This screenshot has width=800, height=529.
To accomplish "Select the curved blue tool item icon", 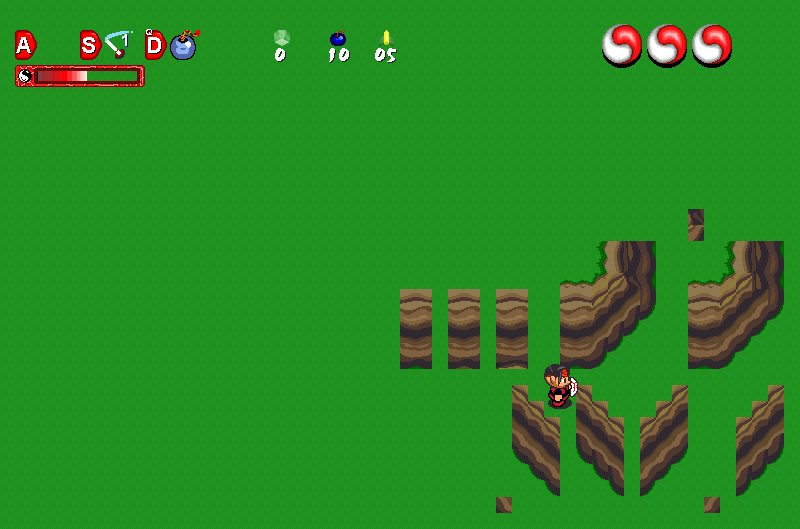I will point(118,44).
